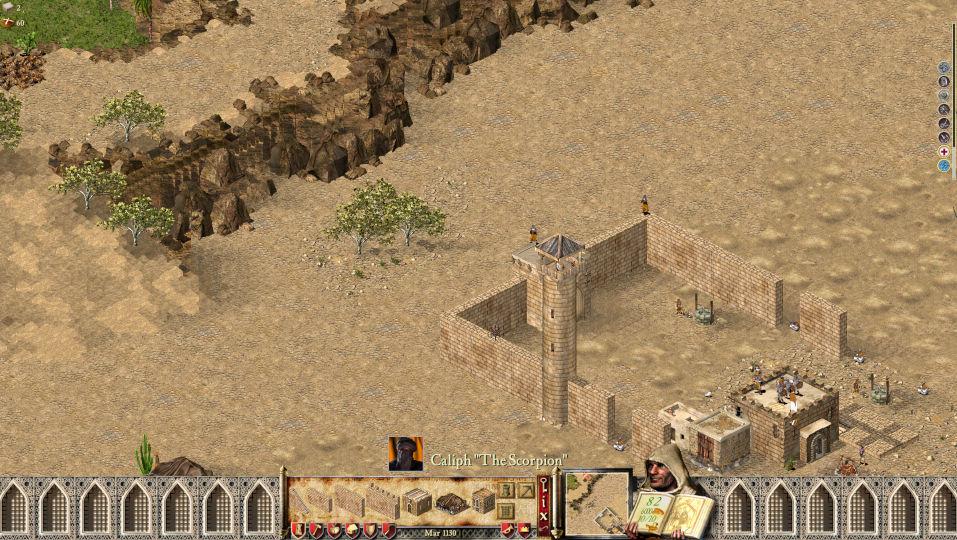Image resolution: width=957 pixels, height=540 pixels.
Task: Click the minimap to move the view
Action: (x=597, y=502)
